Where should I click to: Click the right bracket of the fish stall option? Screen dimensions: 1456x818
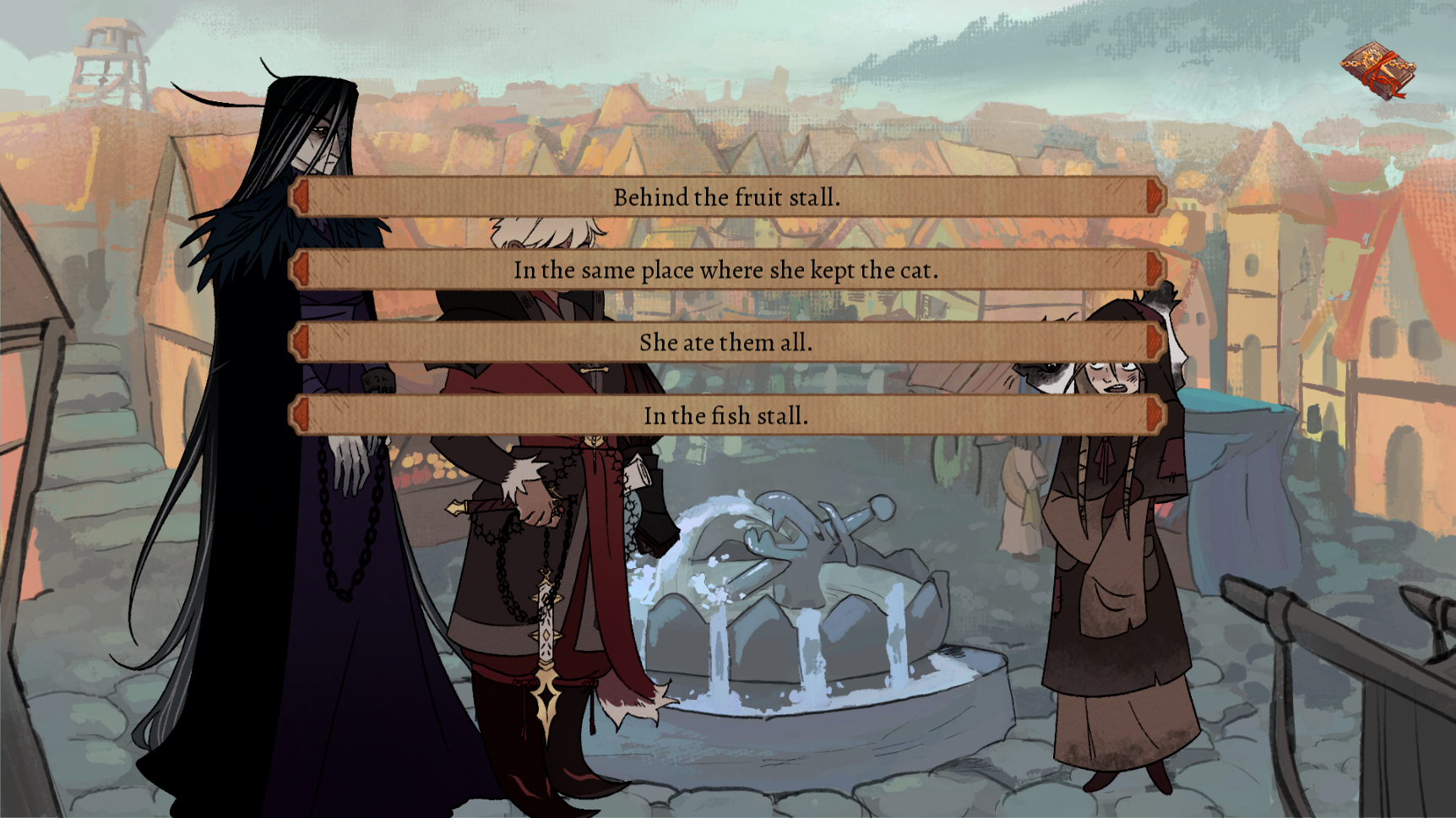coord(1153,415)
